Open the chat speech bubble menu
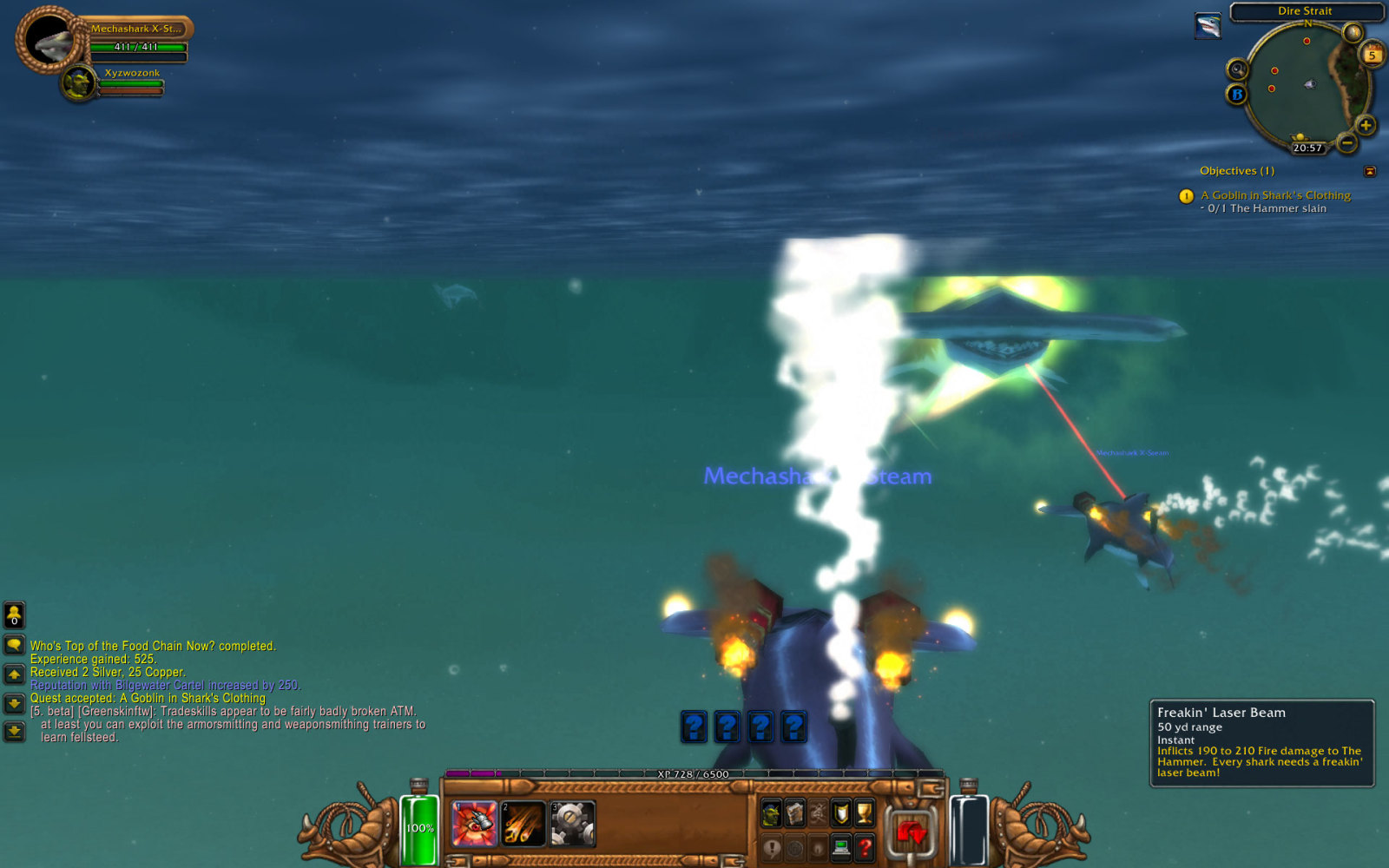The width and height of the screenshot is (1389, 868). [14, 645]
